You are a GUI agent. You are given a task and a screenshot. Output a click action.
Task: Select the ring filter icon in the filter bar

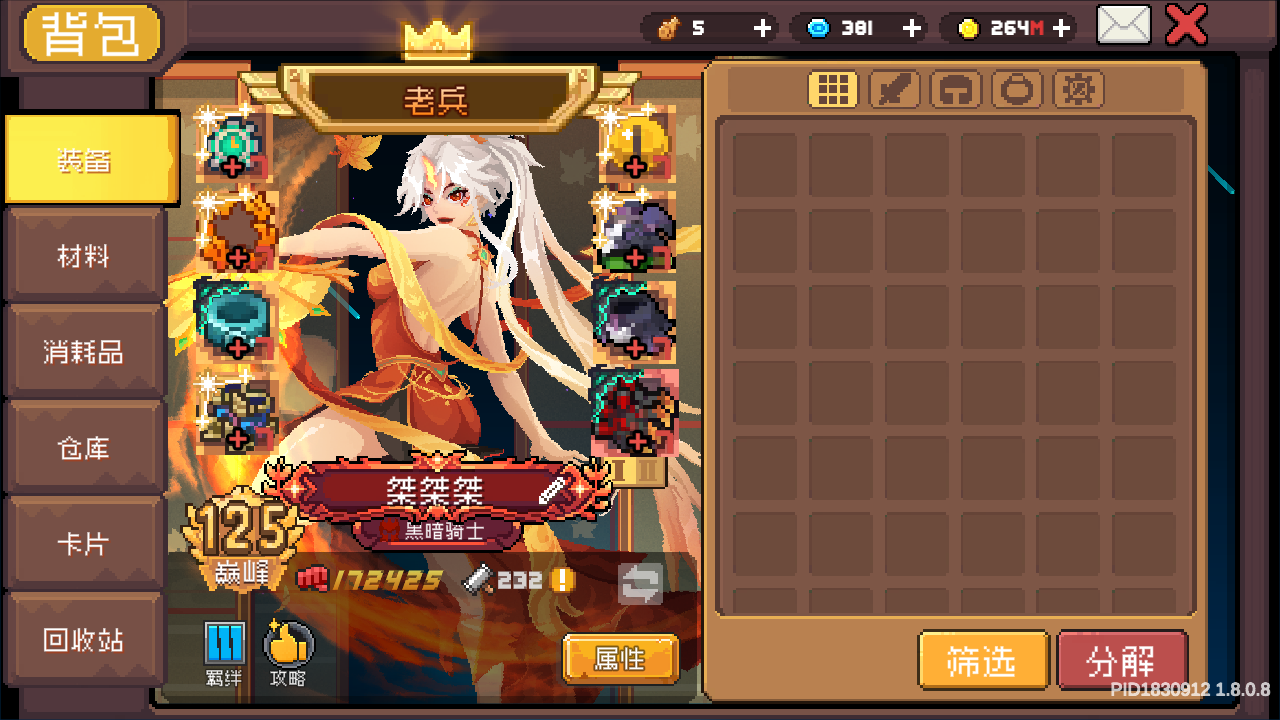pyautogui.click(x=1017, y=89)
